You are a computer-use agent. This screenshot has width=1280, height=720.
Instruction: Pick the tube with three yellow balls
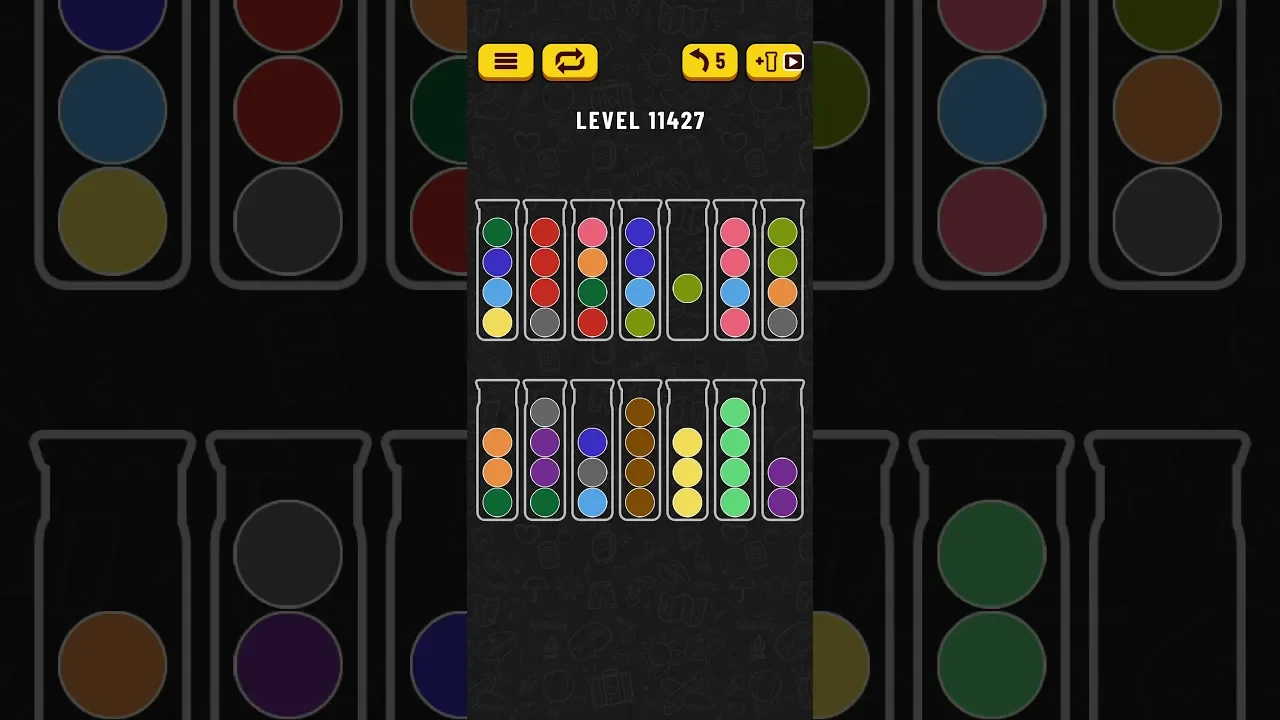(687, 452)
